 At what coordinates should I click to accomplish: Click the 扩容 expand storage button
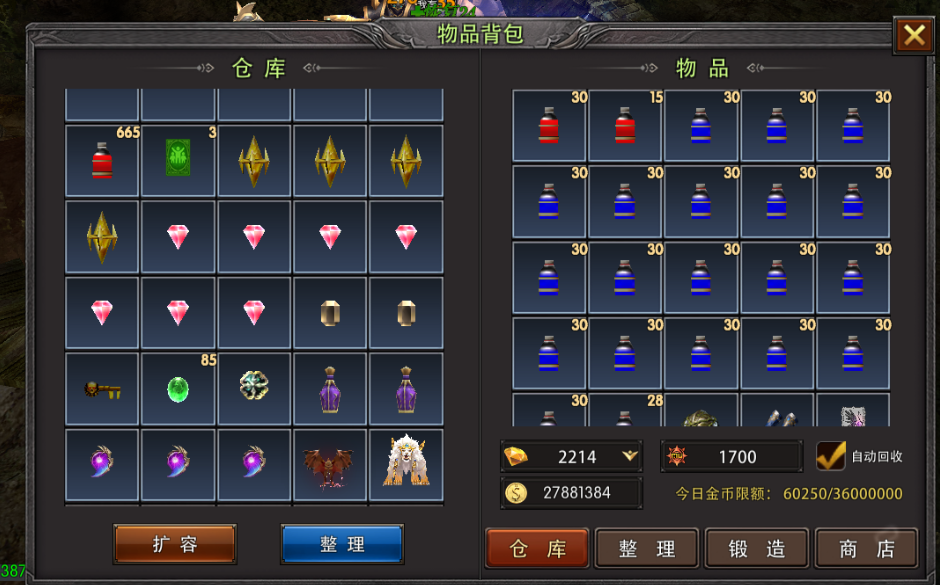tap(175, 545)
